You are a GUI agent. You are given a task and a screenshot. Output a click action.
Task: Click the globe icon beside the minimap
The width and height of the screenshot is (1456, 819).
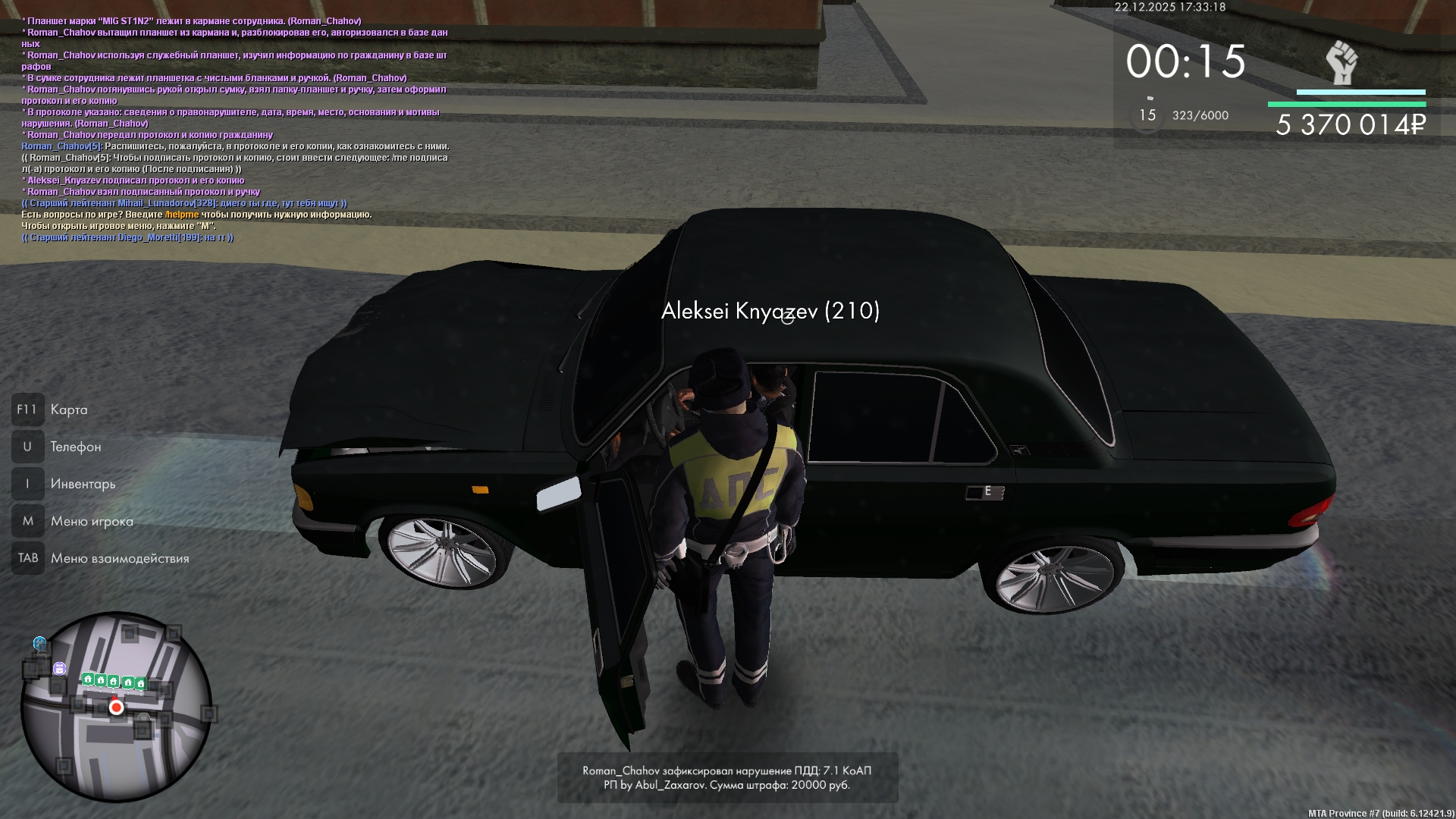click(39, 644)
